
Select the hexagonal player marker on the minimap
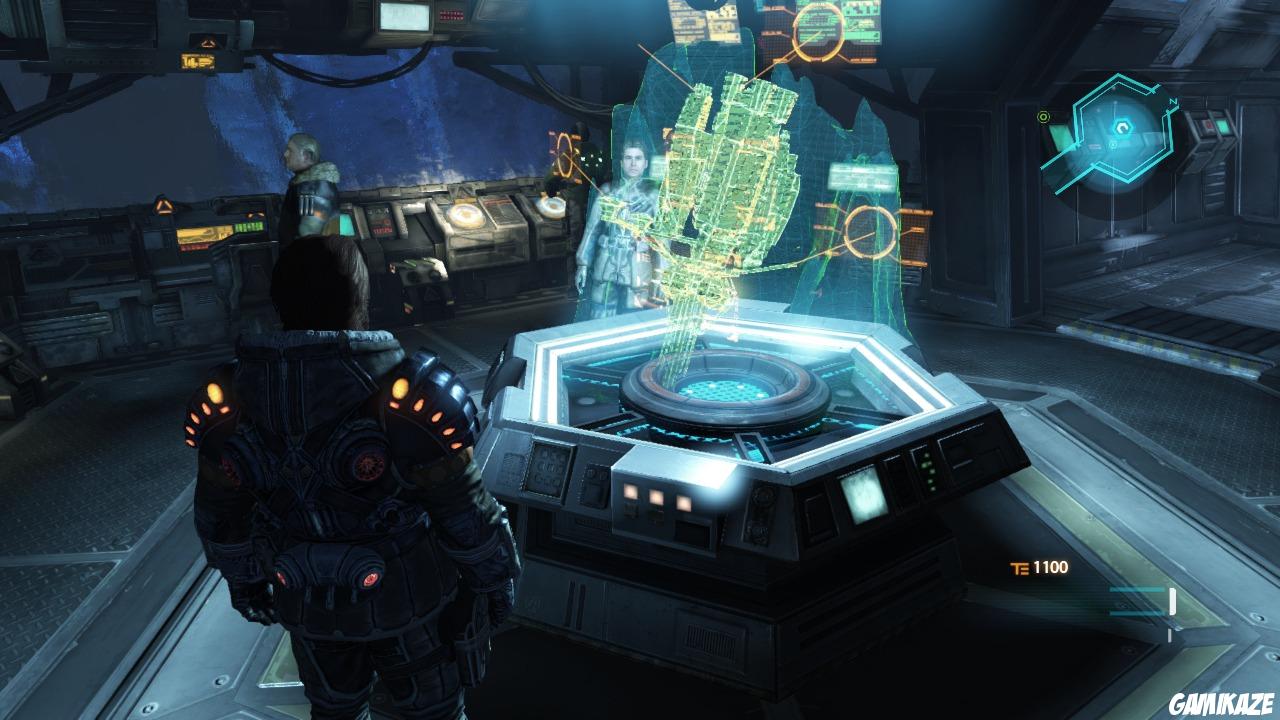[1123, 128]
